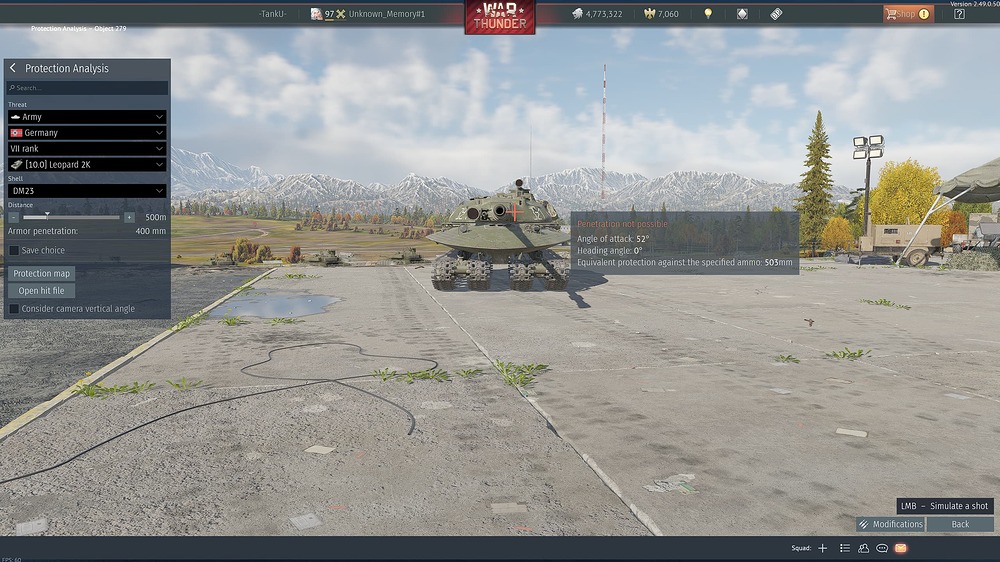Go back using the Protection Analysis arrow
This screenshot has width=1000, height=562.
(x=13, y=68)
